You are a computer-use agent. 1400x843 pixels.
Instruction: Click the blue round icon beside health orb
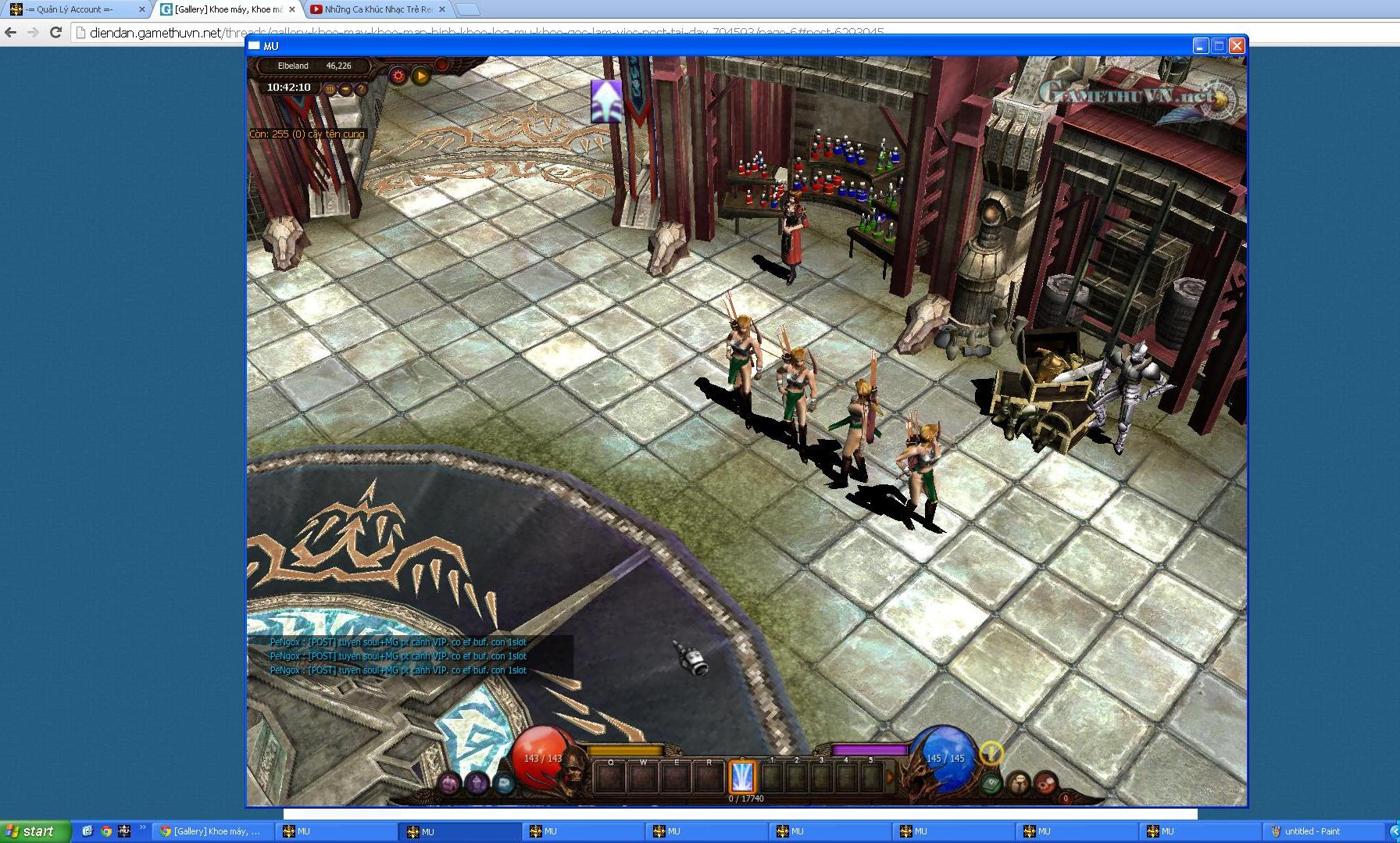coord(504,783)
